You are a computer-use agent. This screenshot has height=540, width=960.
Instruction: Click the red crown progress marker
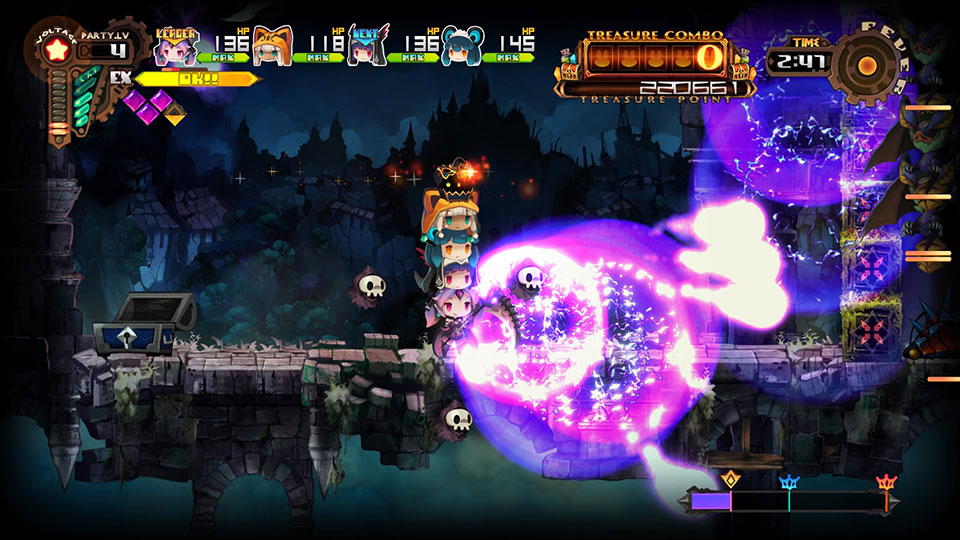coord(886,483)
